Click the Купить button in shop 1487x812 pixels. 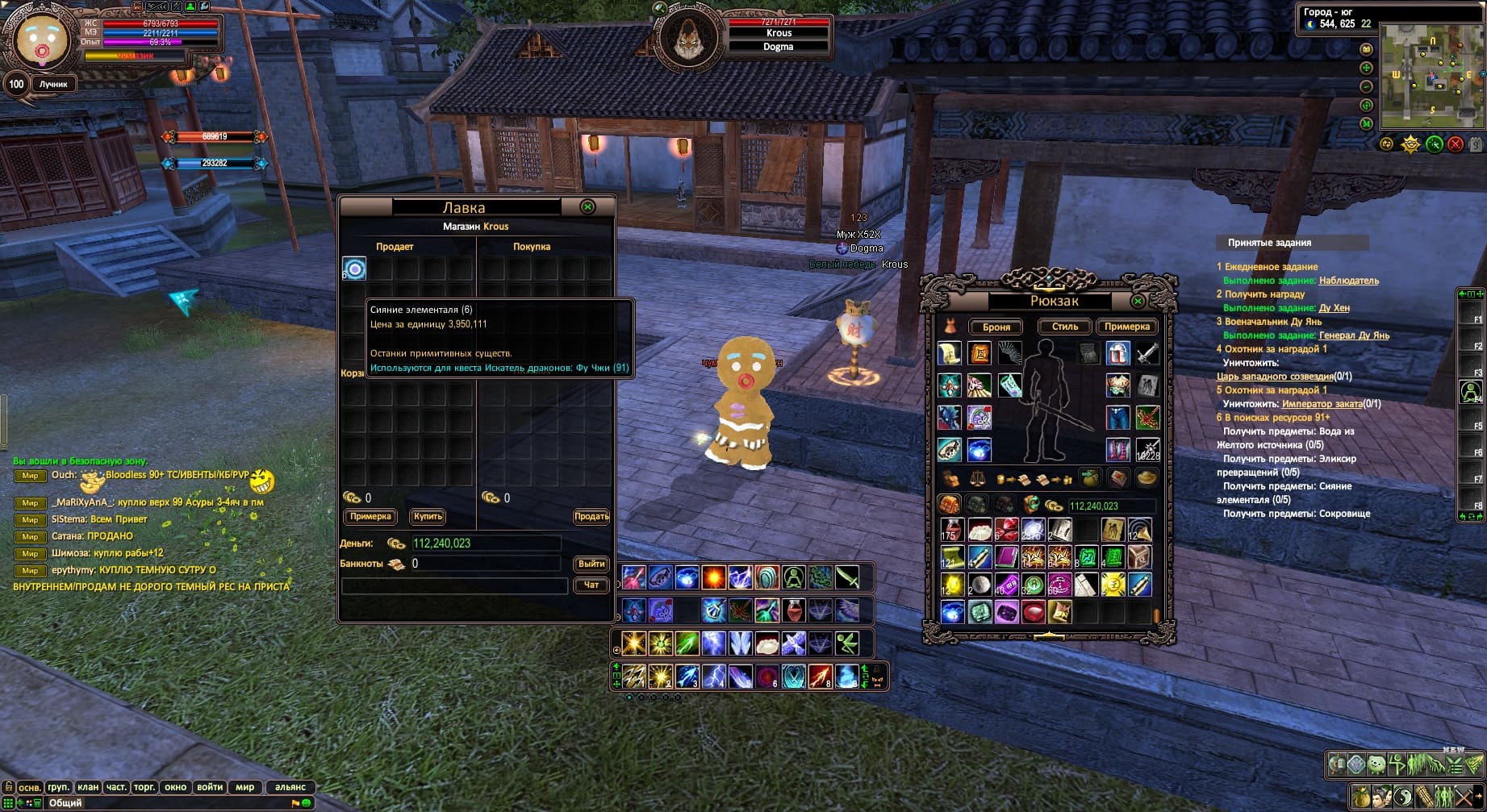tap(428, 517)
